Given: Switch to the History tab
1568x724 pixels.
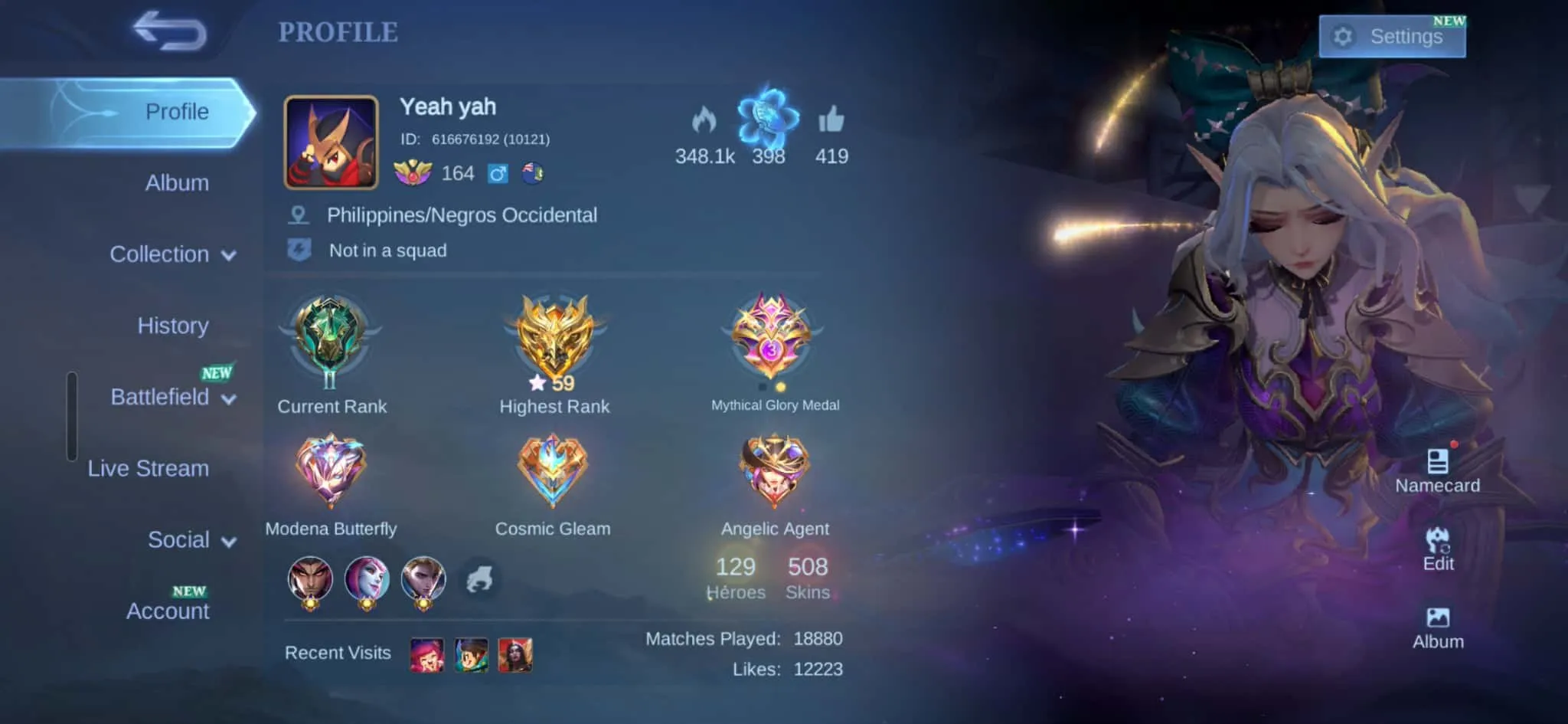Looking at the screenshot, I should (172, 325).
